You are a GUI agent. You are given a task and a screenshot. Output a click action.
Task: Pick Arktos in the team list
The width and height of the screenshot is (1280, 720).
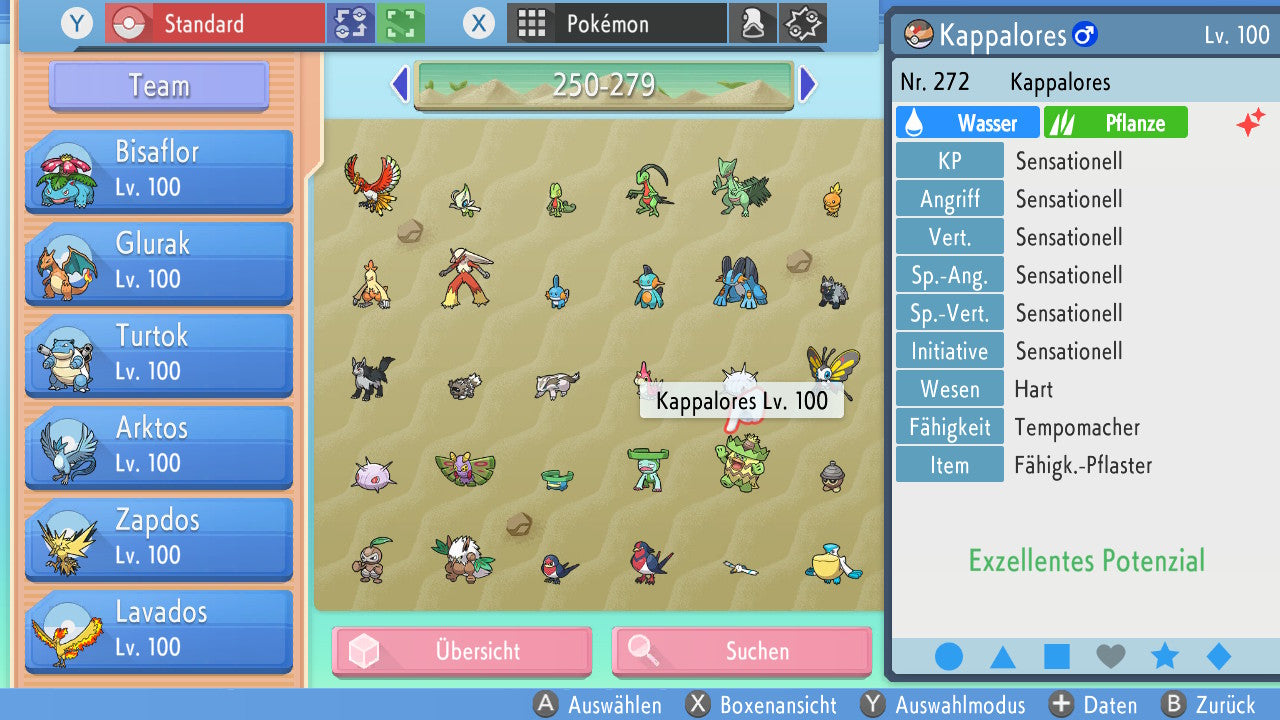(159, 446)
